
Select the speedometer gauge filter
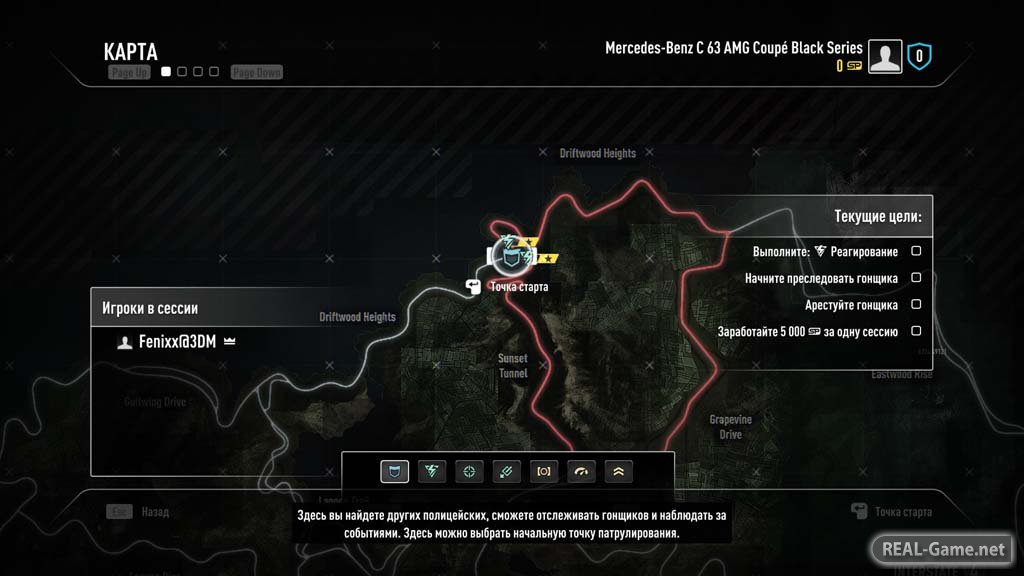click(x=580, y=471)
